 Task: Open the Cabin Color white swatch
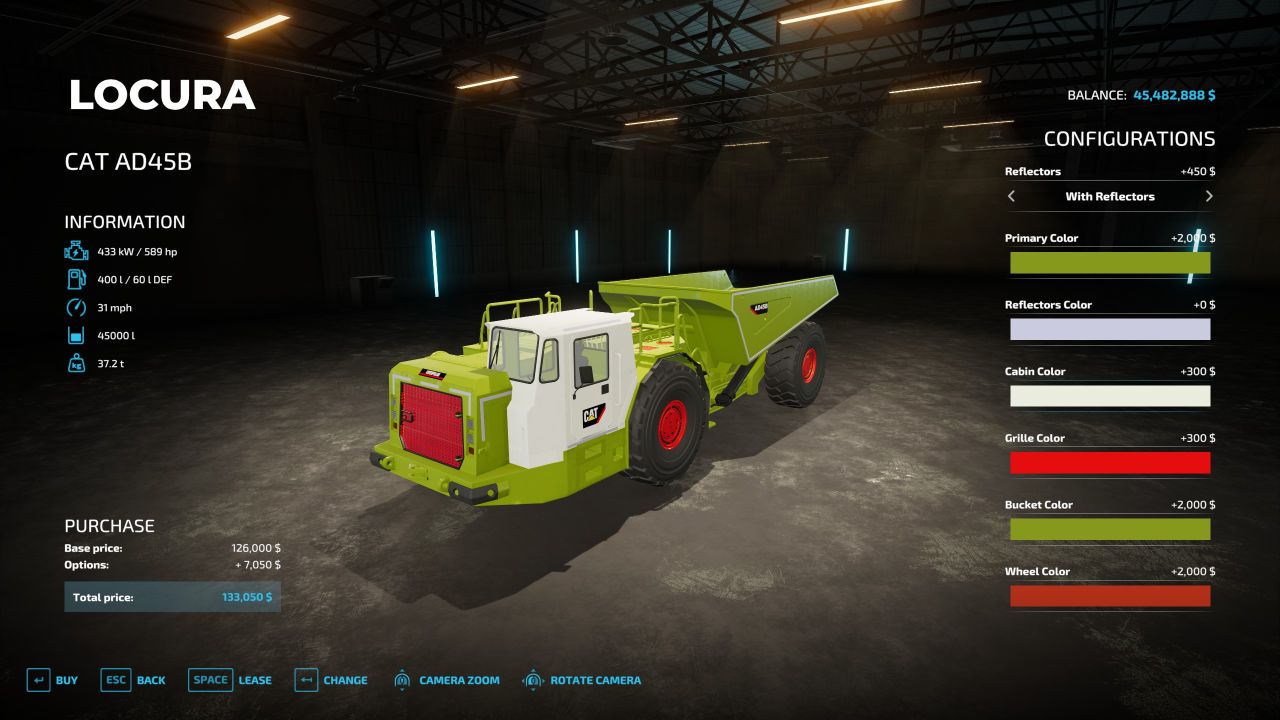click(1110, 396)
